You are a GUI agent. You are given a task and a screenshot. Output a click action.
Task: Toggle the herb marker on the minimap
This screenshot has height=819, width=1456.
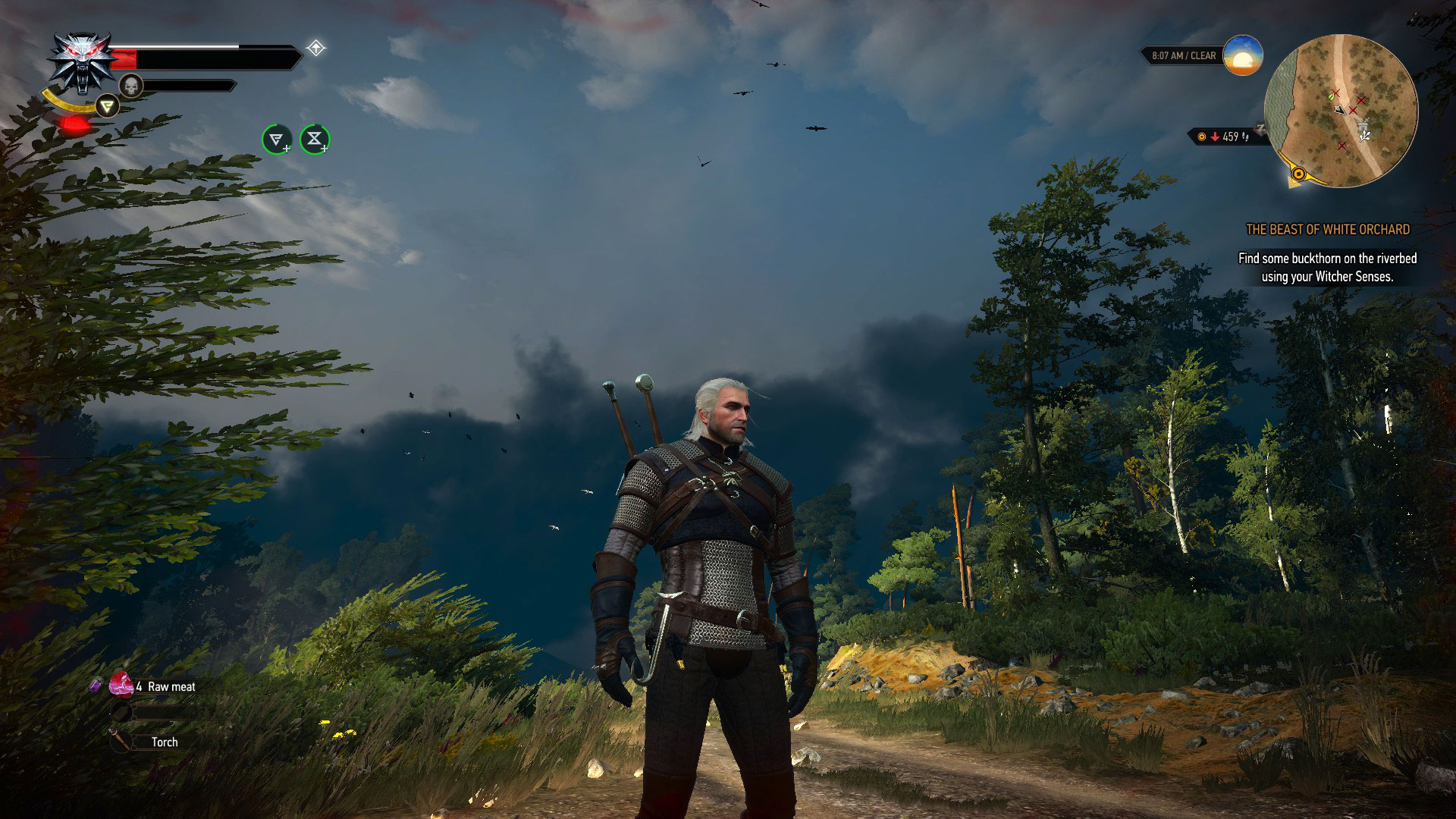(x=1331, y=98)
